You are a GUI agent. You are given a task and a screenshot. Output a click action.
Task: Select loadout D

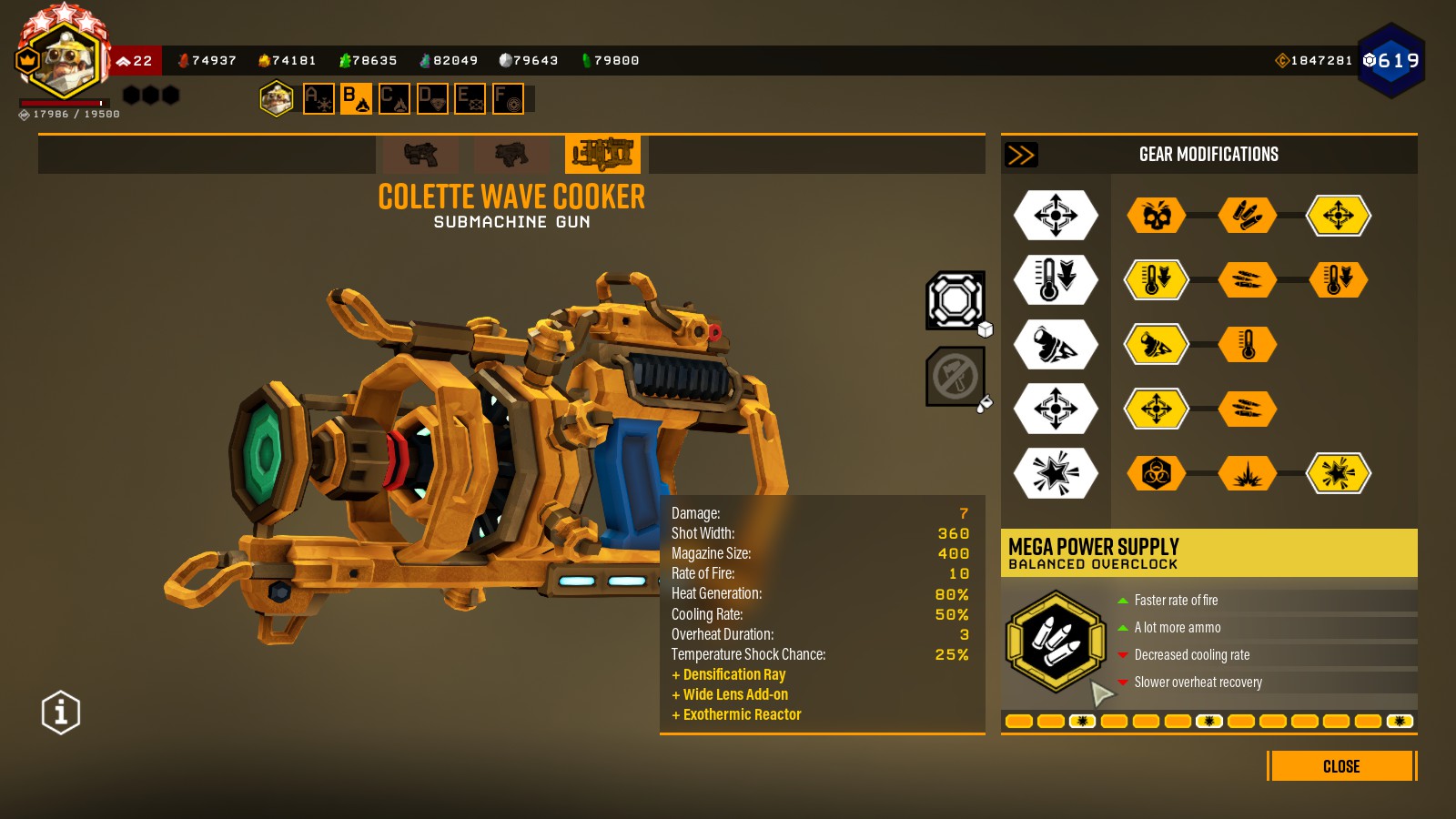point(432,98)
